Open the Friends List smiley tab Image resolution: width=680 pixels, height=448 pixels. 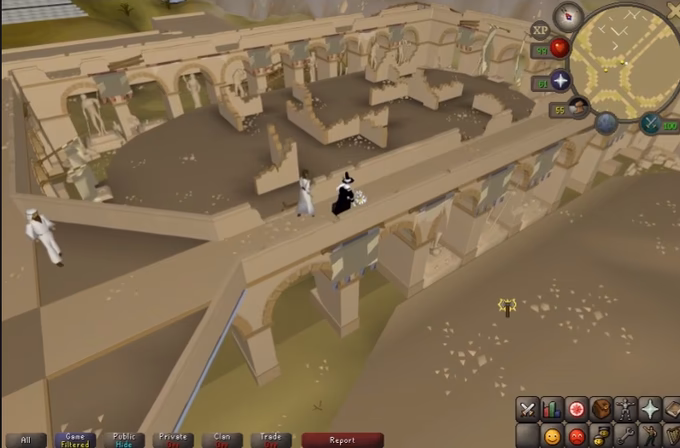coord(551,436)
